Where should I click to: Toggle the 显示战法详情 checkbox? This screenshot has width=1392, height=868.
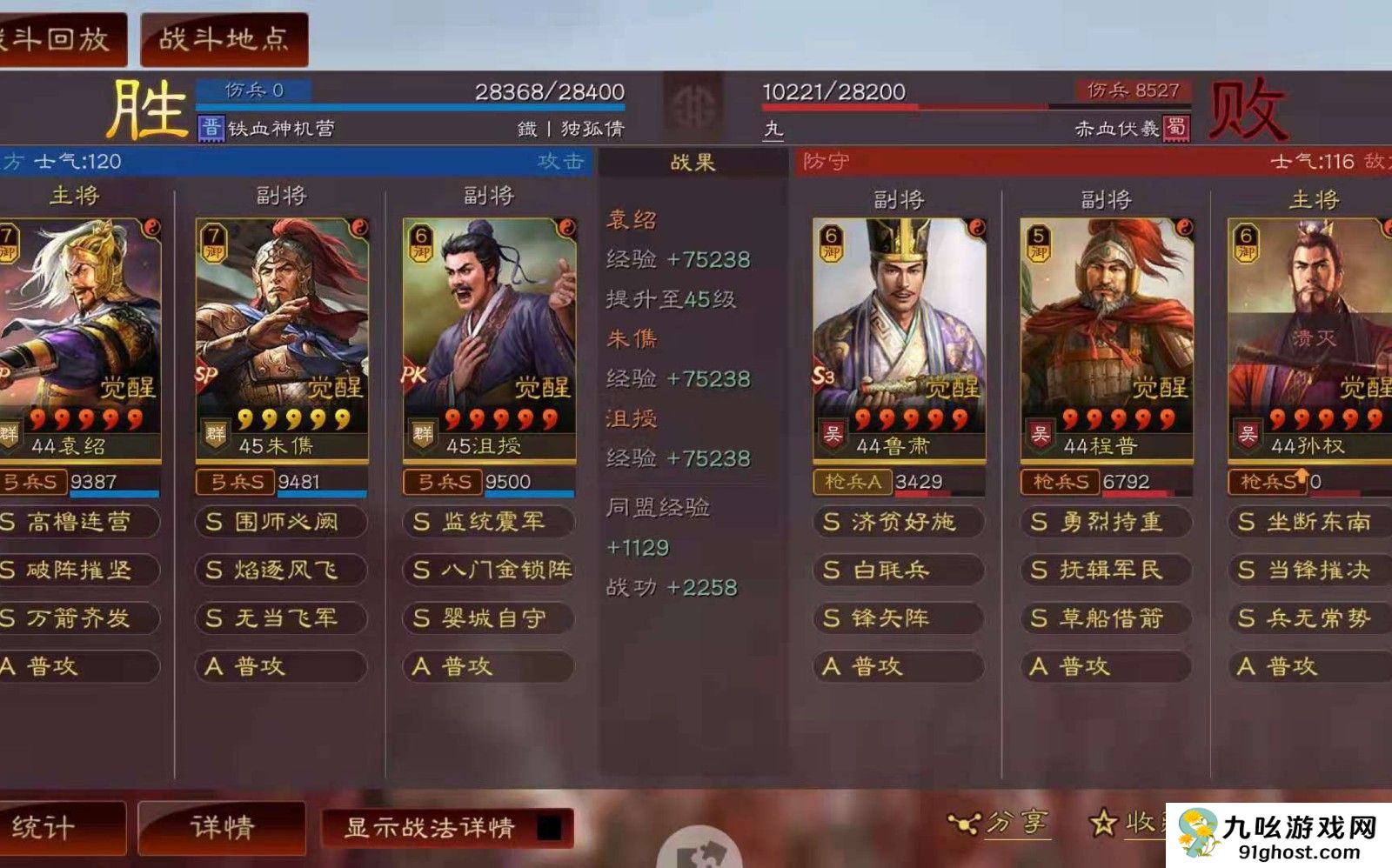pos(548,828)
